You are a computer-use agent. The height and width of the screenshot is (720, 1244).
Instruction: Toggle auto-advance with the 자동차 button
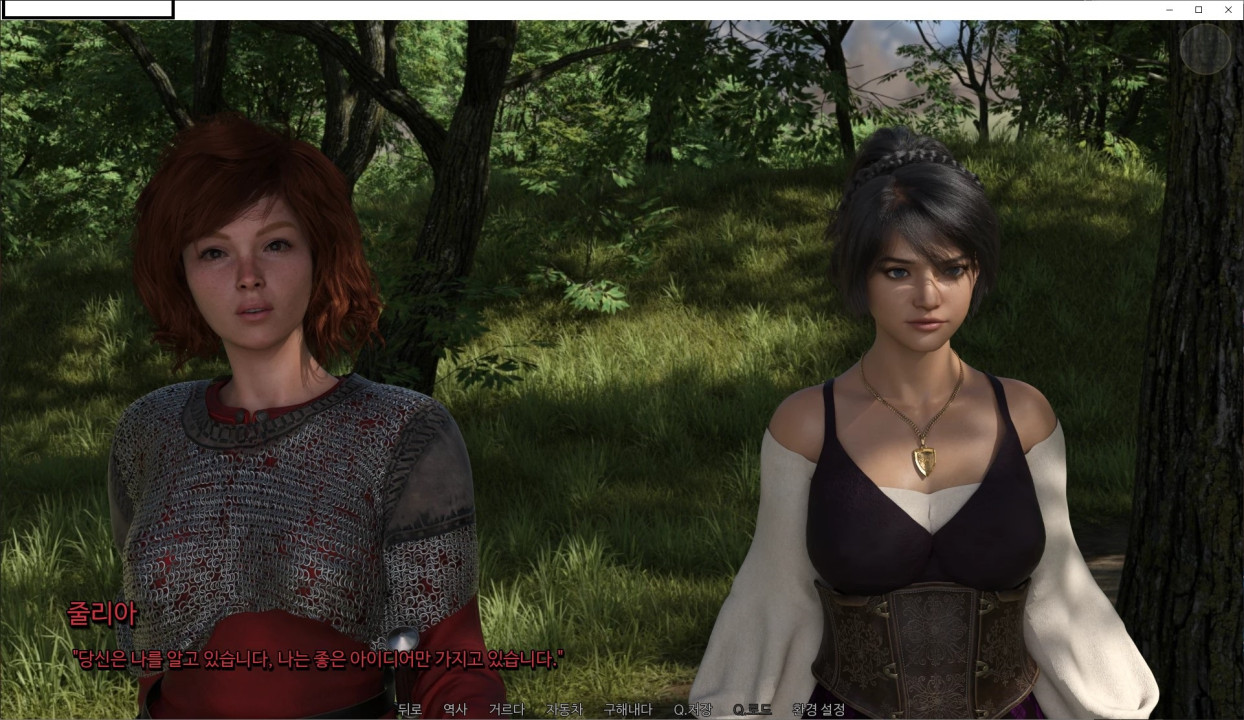pyautogui.click(x=564, y=710)
